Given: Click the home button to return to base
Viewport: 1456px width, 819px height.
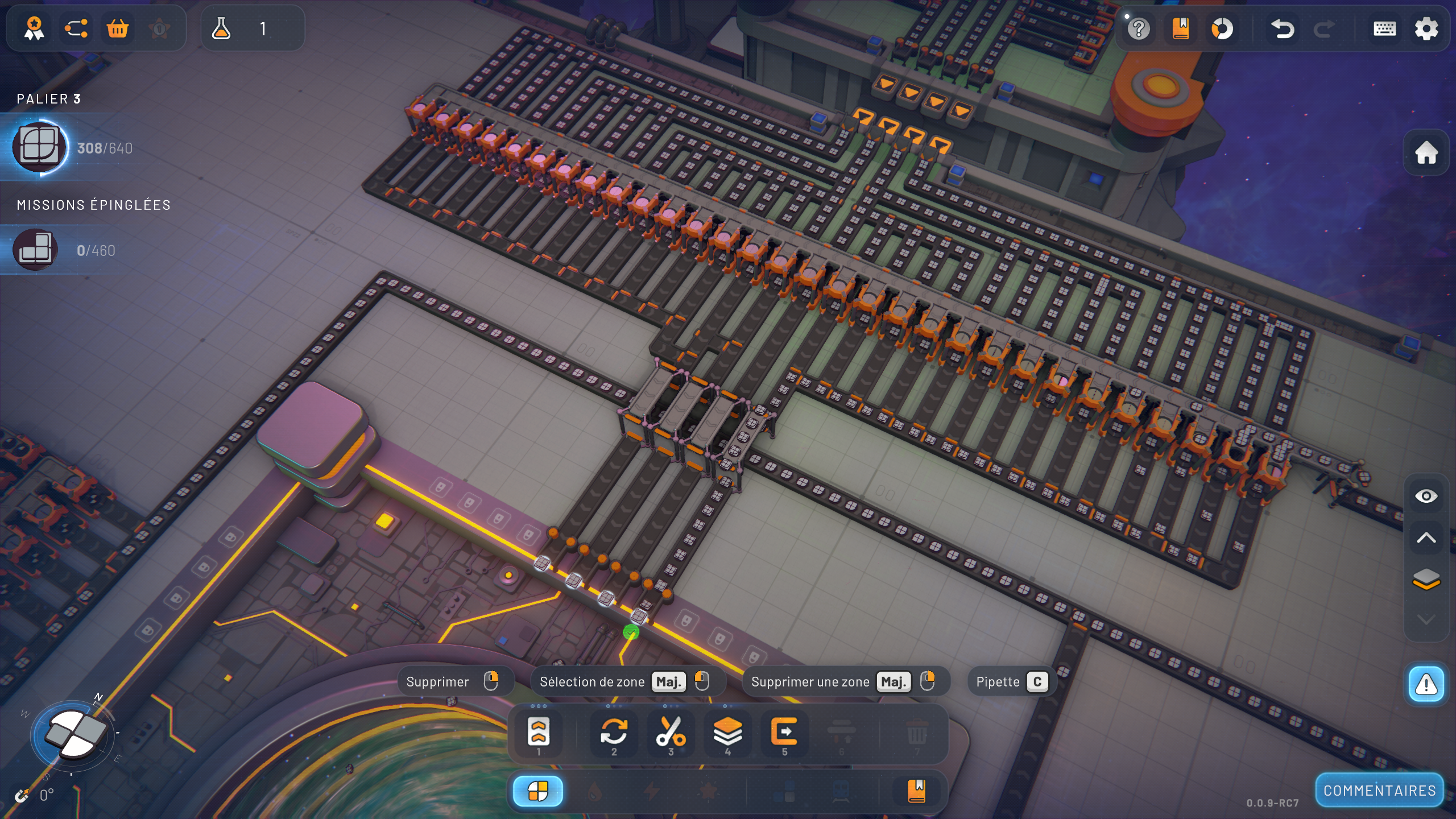Looking at the screenshot, I should point(1426,152).
